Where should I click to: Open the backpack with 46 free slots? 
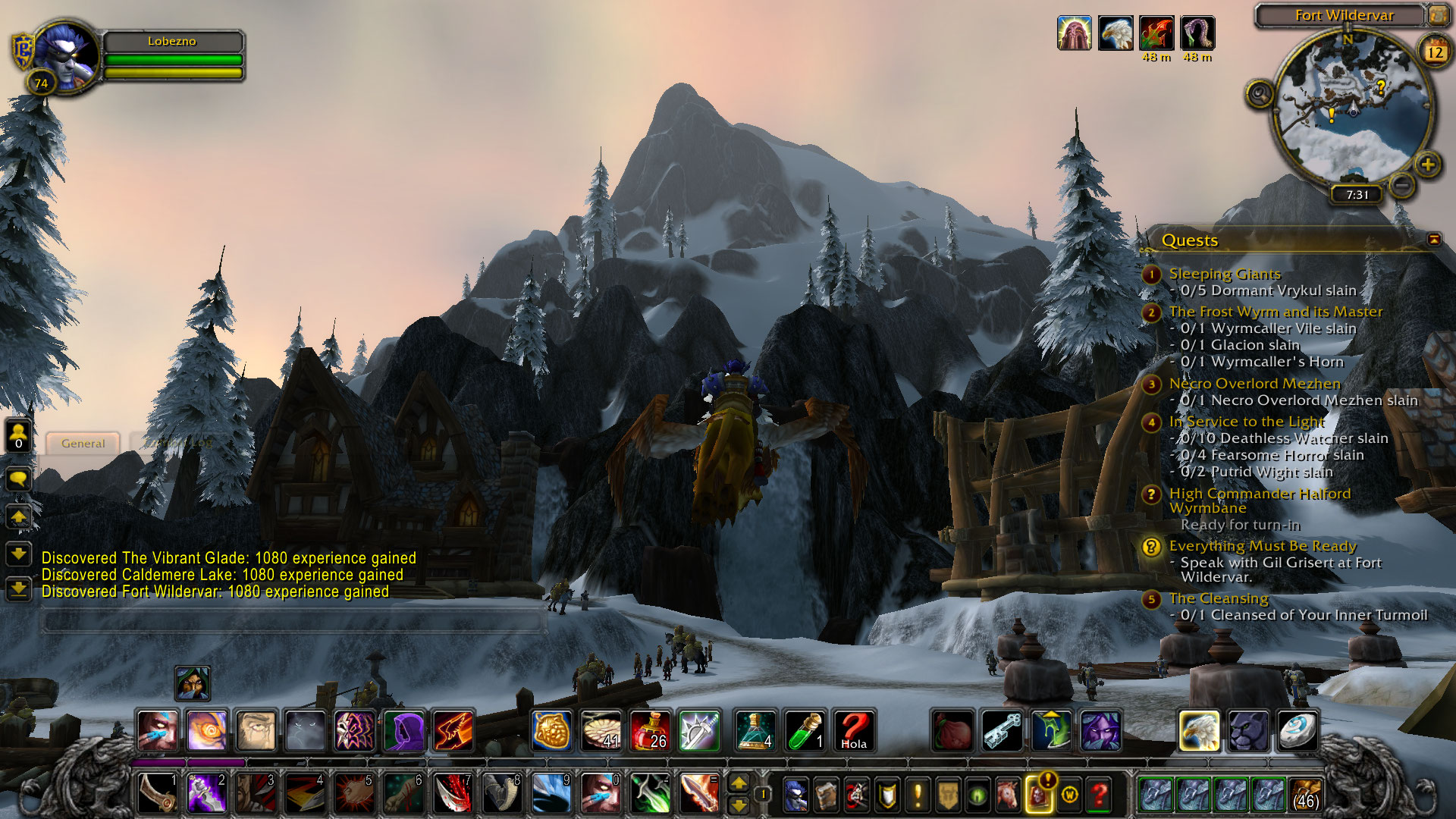[1305, 795]
